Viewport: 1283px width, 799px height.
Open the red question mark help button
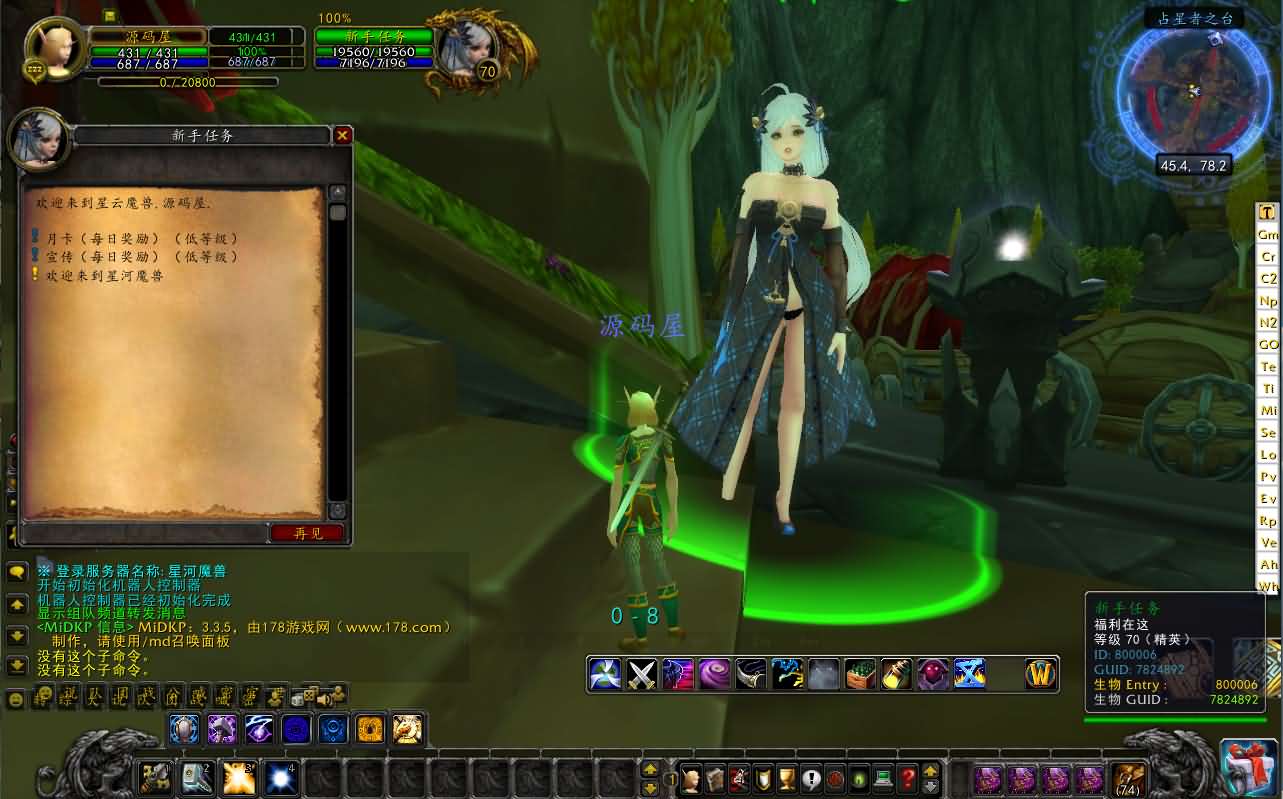point(907,777)
